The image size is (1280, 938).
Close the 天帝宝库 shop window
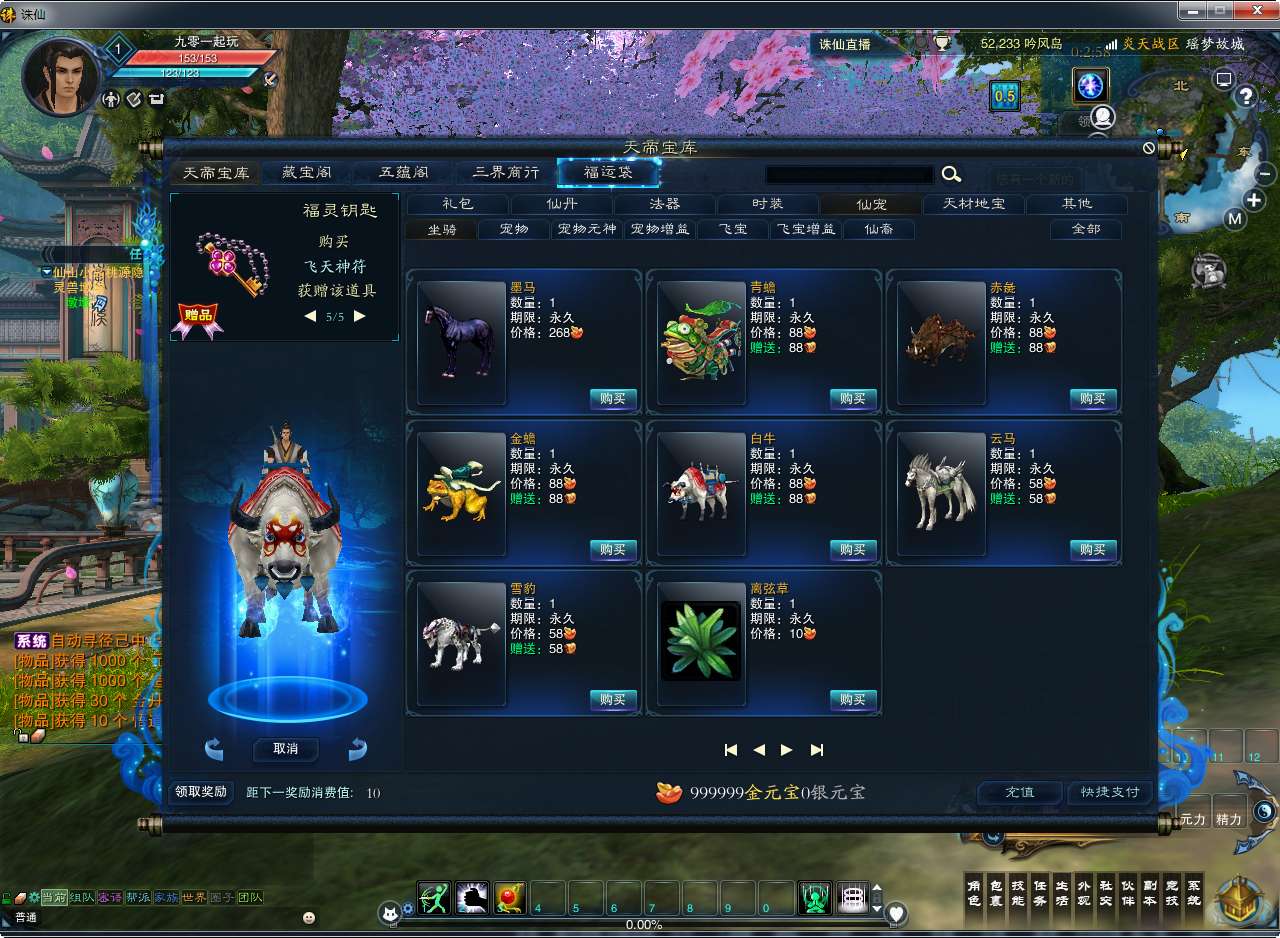click(1149, 148)
